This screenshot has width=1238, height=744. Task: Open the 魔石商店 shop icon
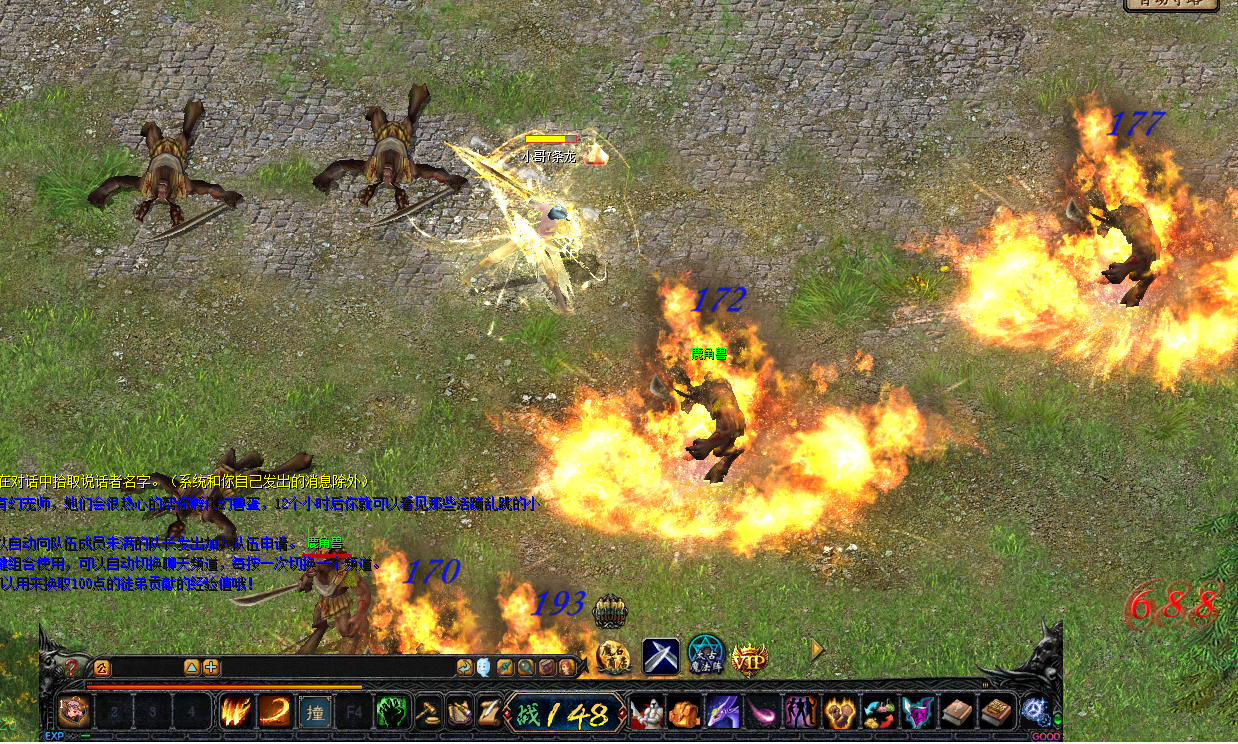614,657
